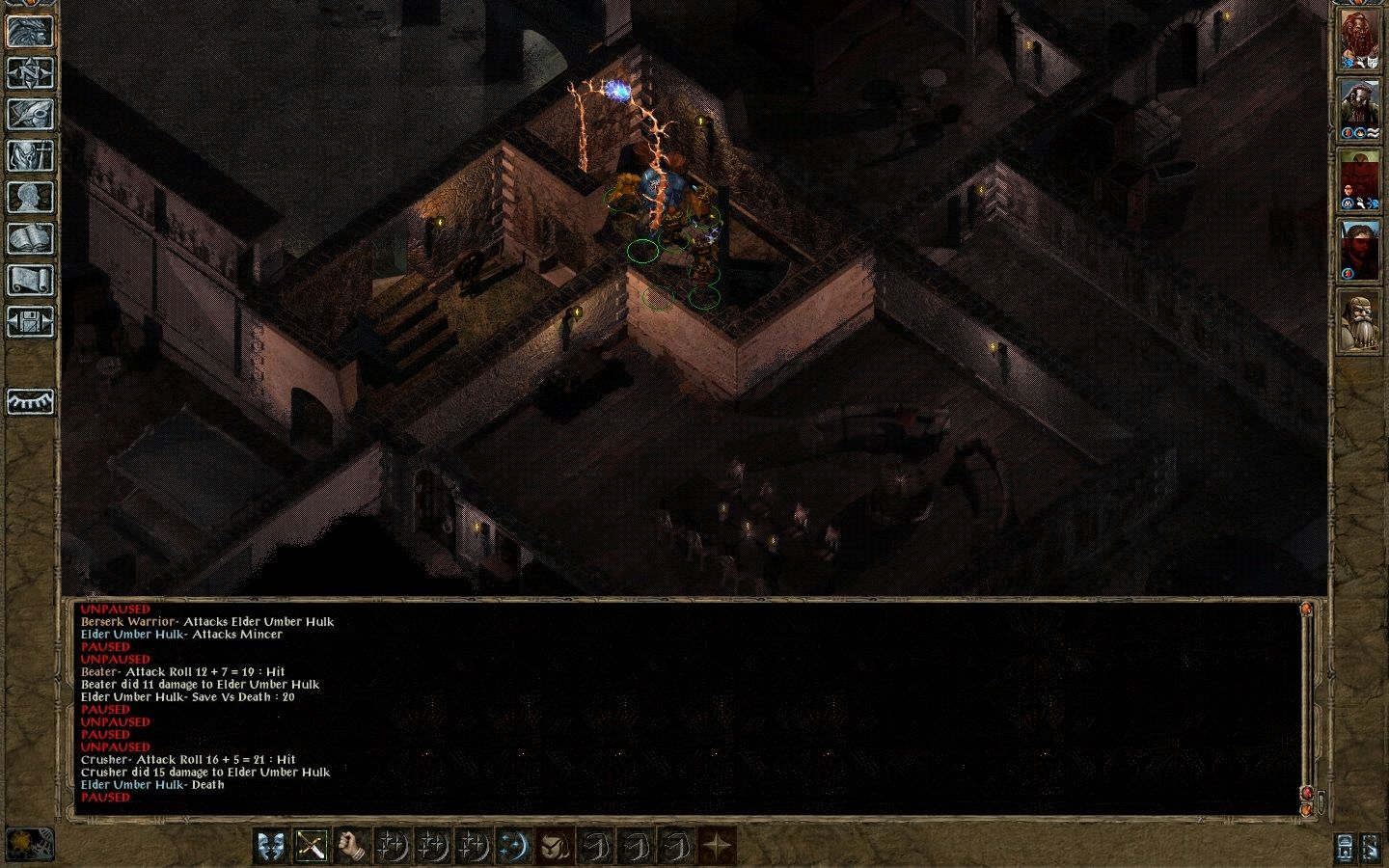Return to game via the top sidebar button
The image size is (1389, 868).
coord(30,32)
